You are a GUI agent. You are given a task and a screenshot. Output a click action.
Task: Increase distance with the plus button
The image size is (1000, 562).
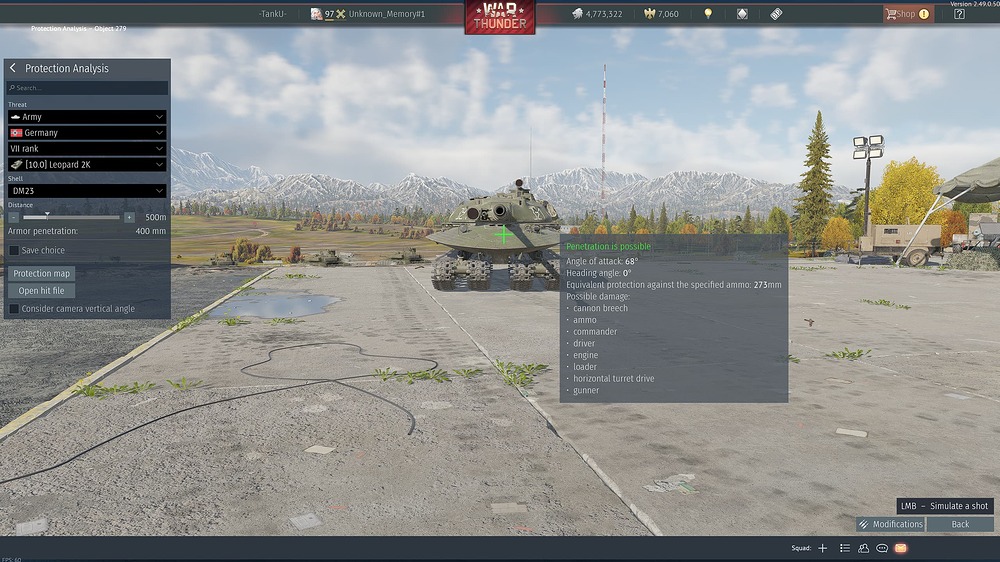pos(129,217)
